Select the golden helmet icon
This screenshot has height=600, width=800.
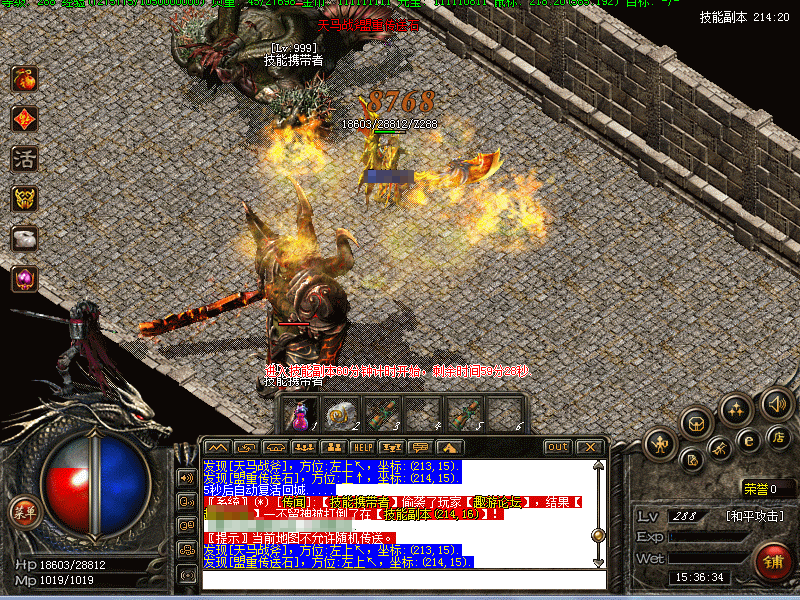24,198
